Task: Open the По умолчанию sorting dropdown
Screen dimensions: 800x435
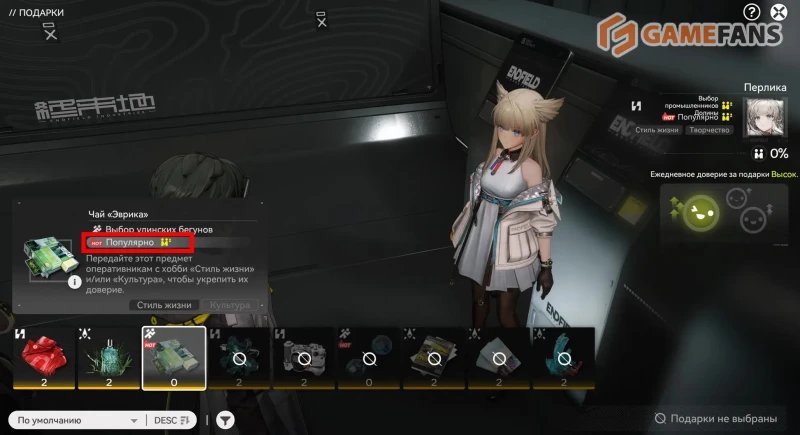Action: tap(77, 421)
